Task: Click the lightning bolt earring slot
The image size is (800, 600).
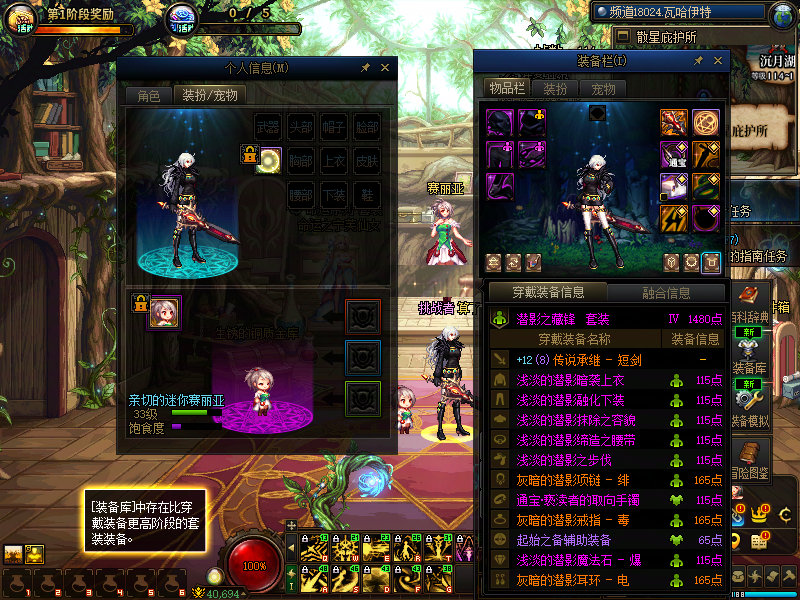Action: tap(674, 217)
